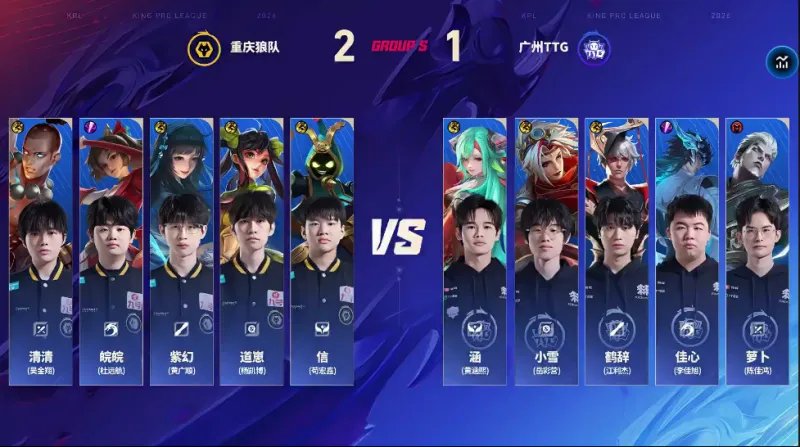The width and height of the screenshot is (800, 447).
Task: Choose player card 鹤辞
Action: tap(616, 250)
